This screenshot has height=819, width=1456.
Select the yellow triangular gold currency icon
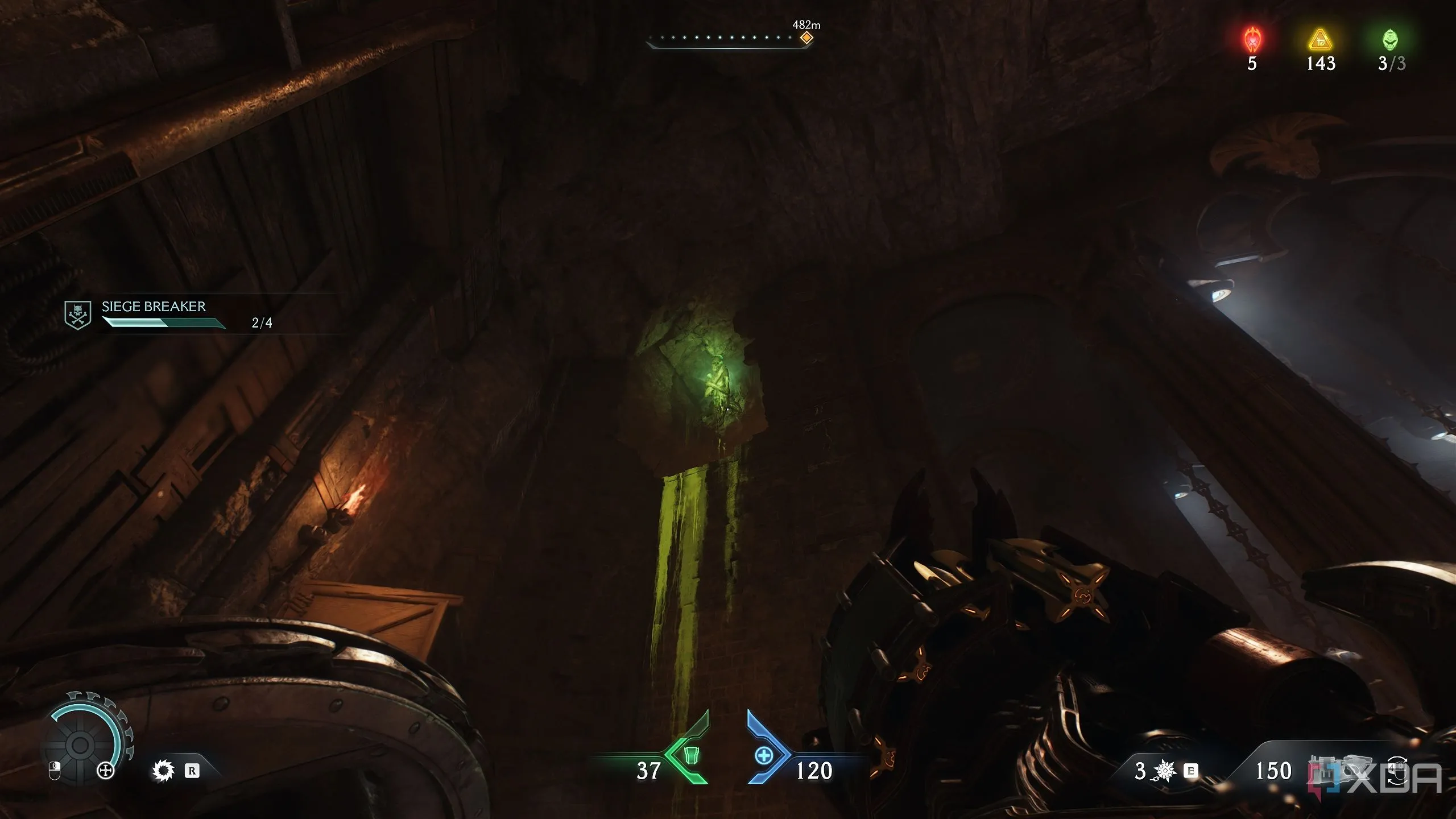pyautogui.click(x=1320, y=40)
